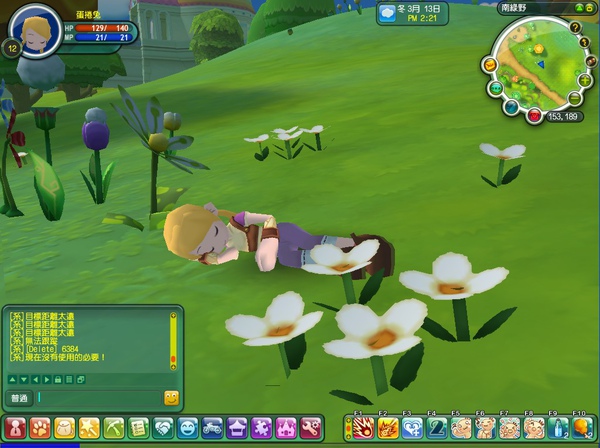Open the question mark help button
This screenshot has width=600, height=448.
click(x=575, y=27)
